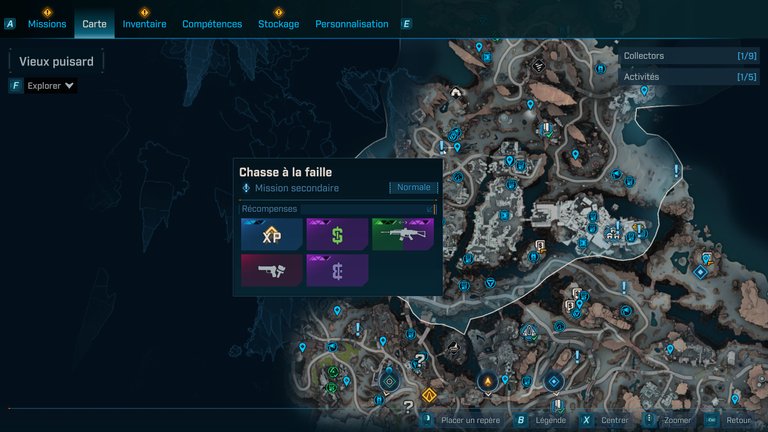Select the Stockage tab
This screenshot has height=432, width=768.
(278, 24)
